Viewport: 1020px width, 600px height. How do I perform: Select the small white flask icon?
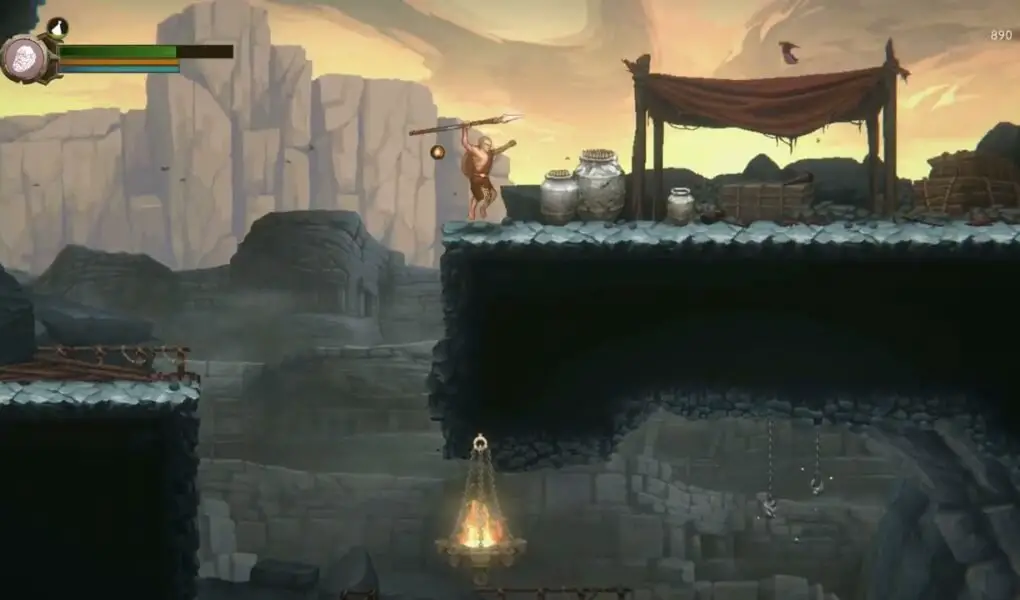pos(57,27)
